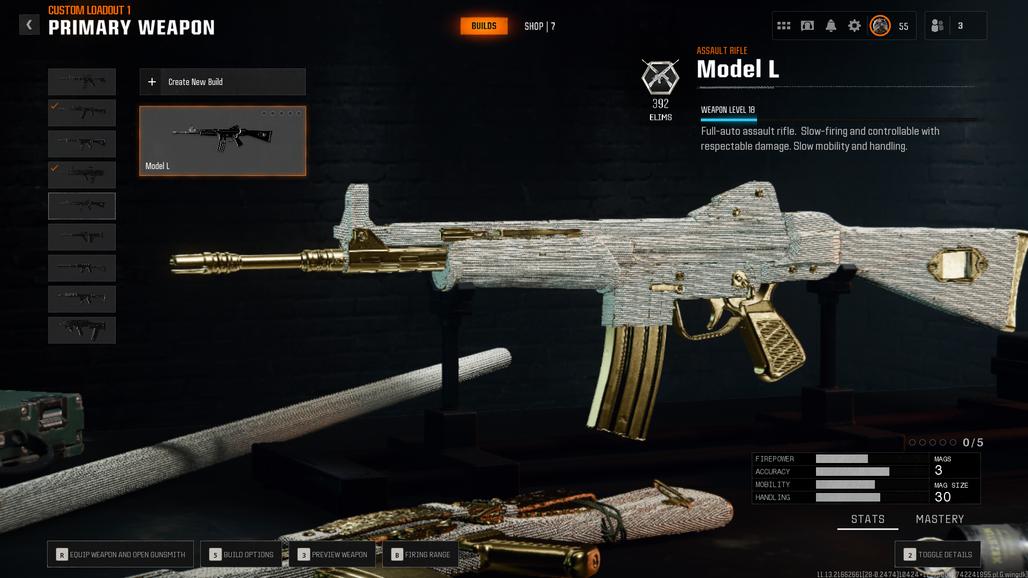Choose the last weapon thumbnail in list

tap(82, 330)
